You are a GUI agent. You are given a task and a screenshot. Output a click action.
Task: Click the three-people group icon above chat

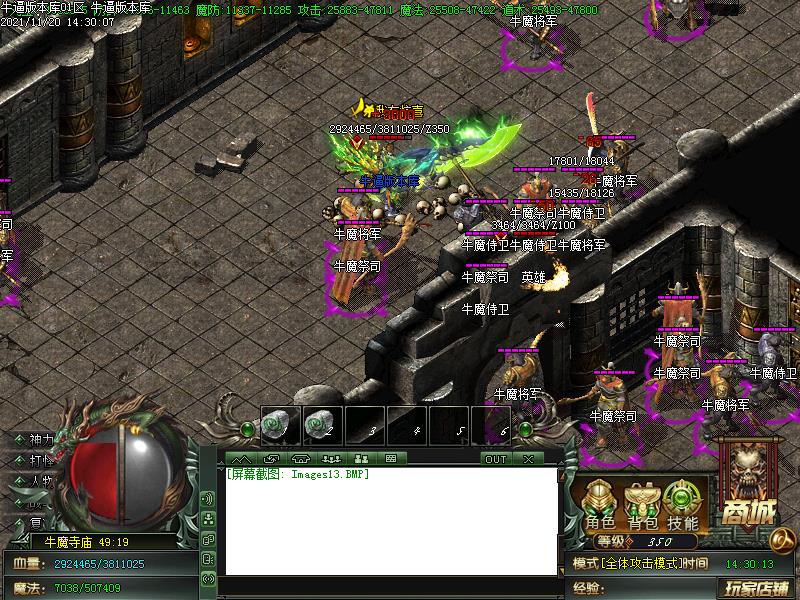click(331, 459)
